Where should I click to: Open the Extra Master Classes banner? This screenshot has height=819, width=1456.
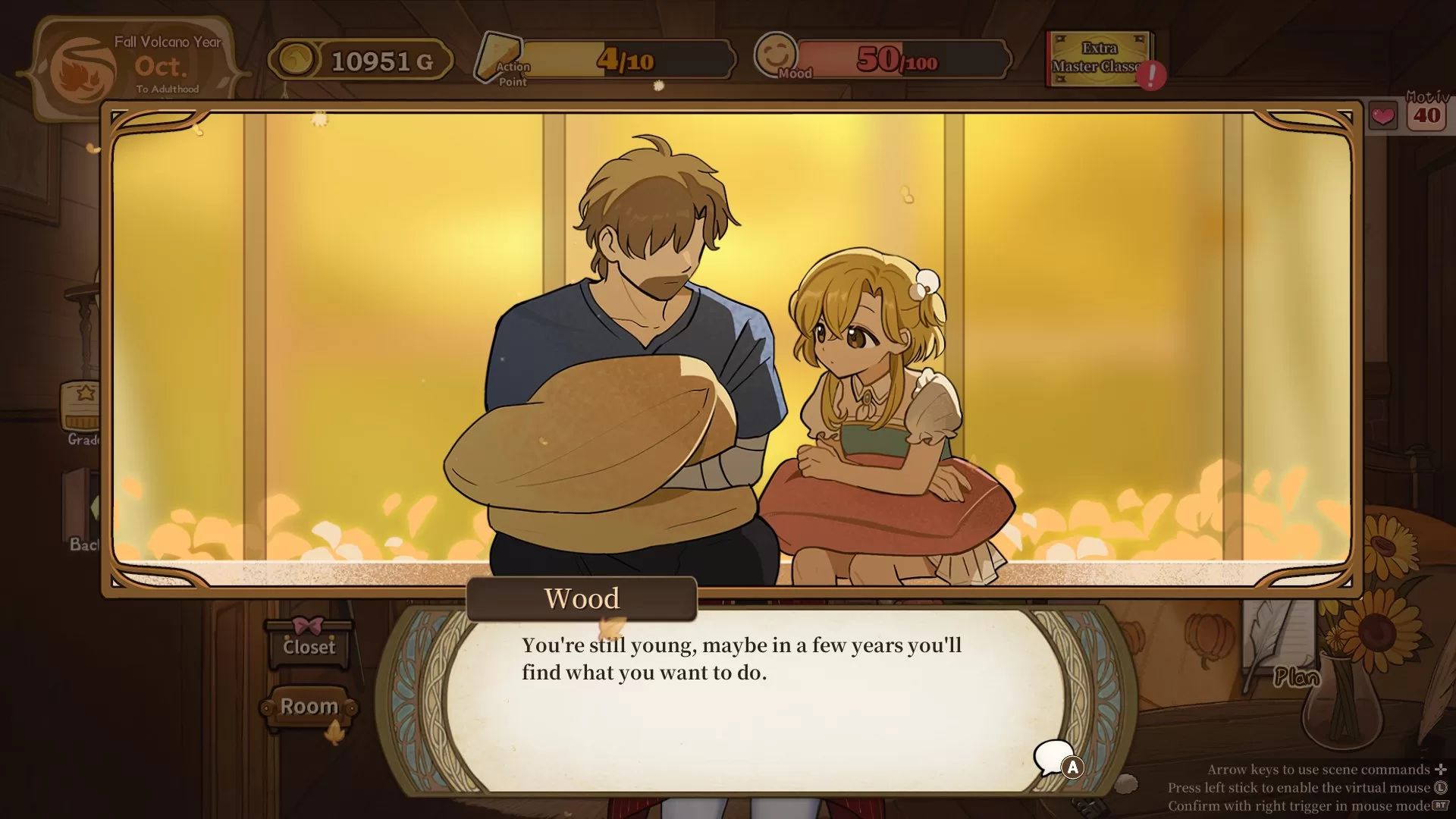[x=1099, y=58]
